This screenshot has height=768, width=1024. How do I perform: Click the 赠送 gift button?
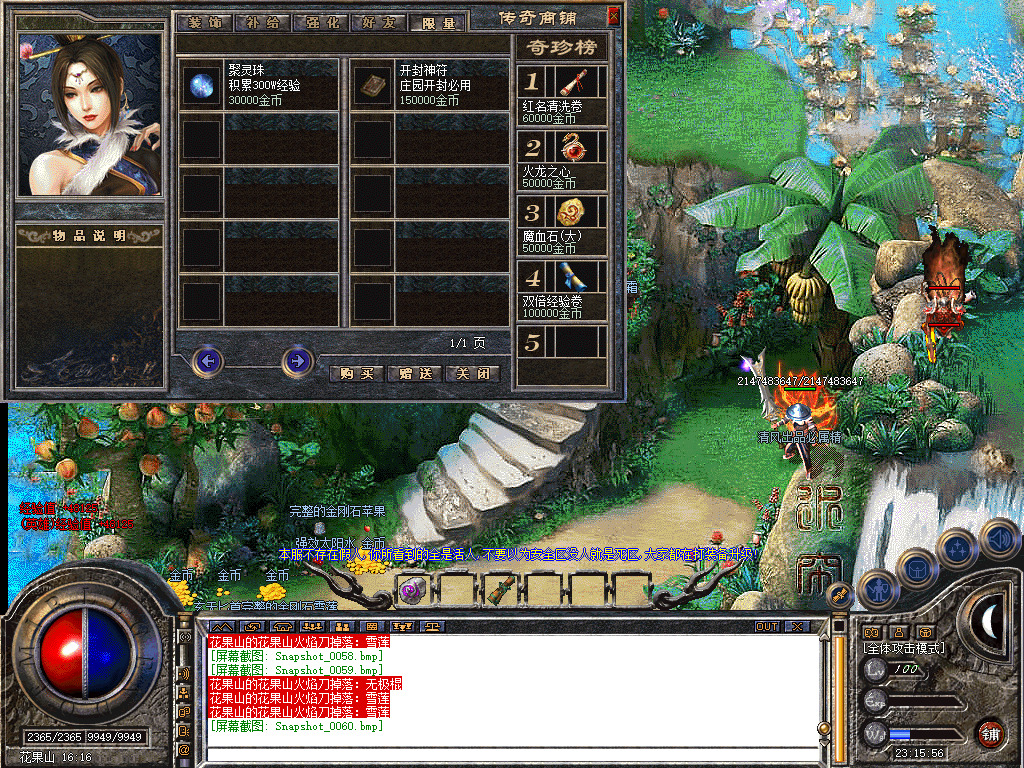[414, 373]
